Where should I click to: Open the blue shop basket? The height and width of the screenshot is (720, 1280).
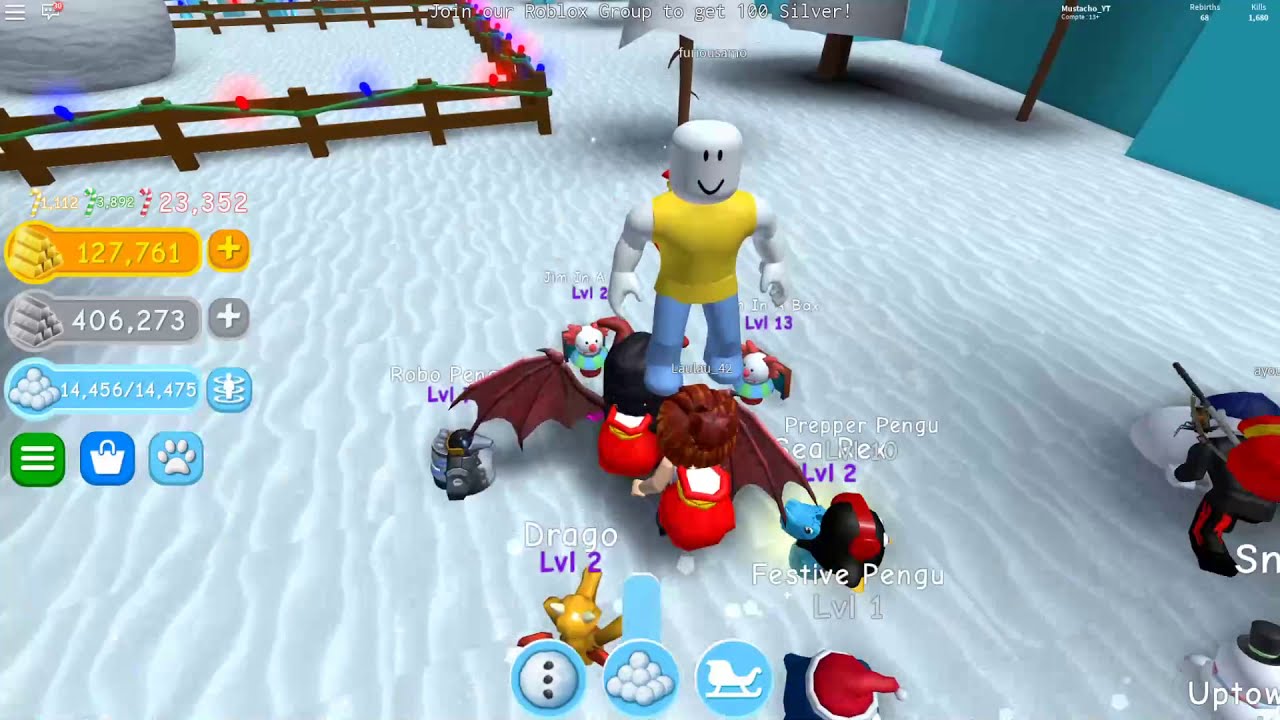pyautogui.click(x=107, y=460)
